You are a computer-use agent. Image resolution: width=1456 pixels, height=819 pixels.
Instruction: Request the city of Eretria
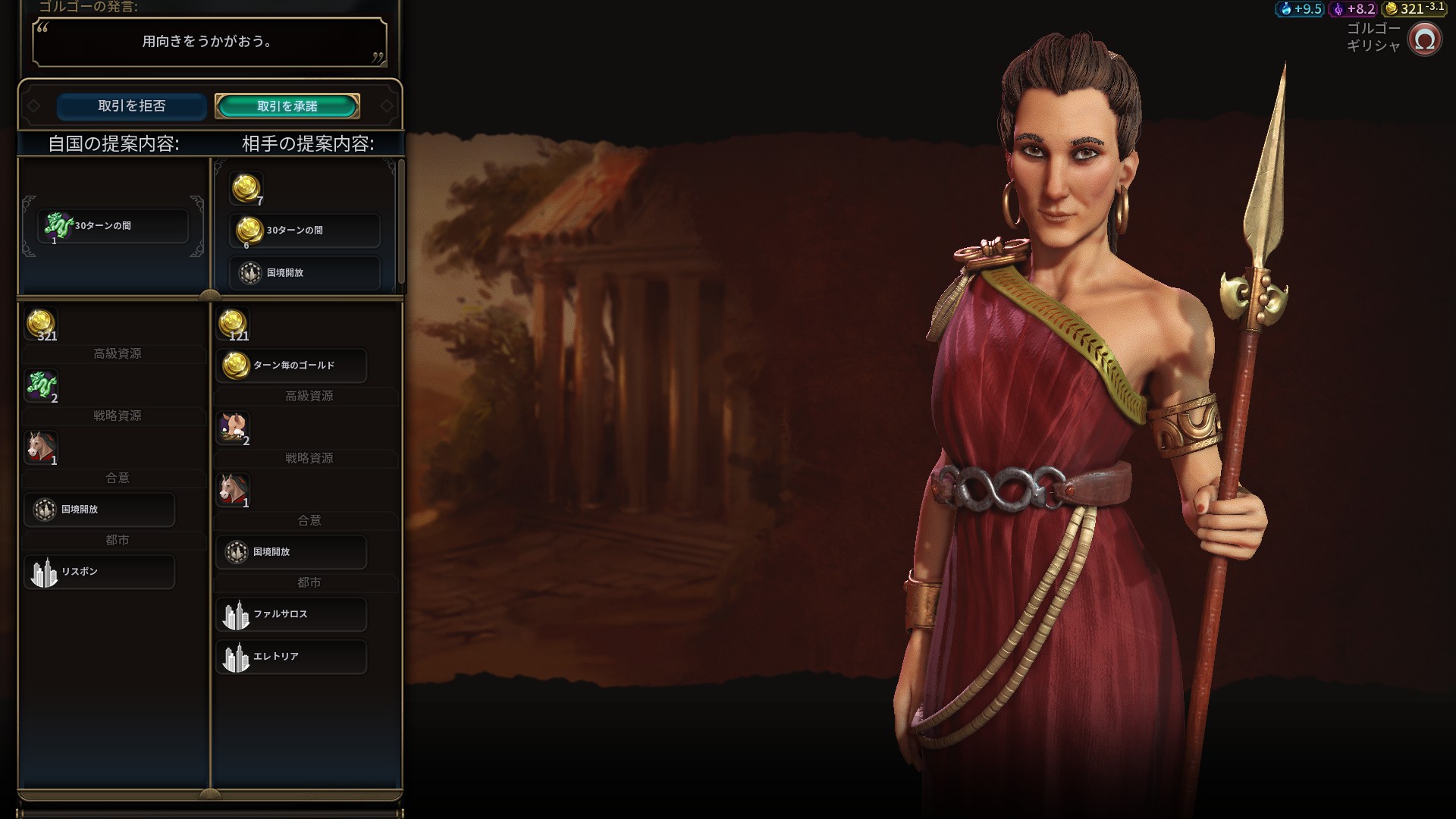pos(291,657)
